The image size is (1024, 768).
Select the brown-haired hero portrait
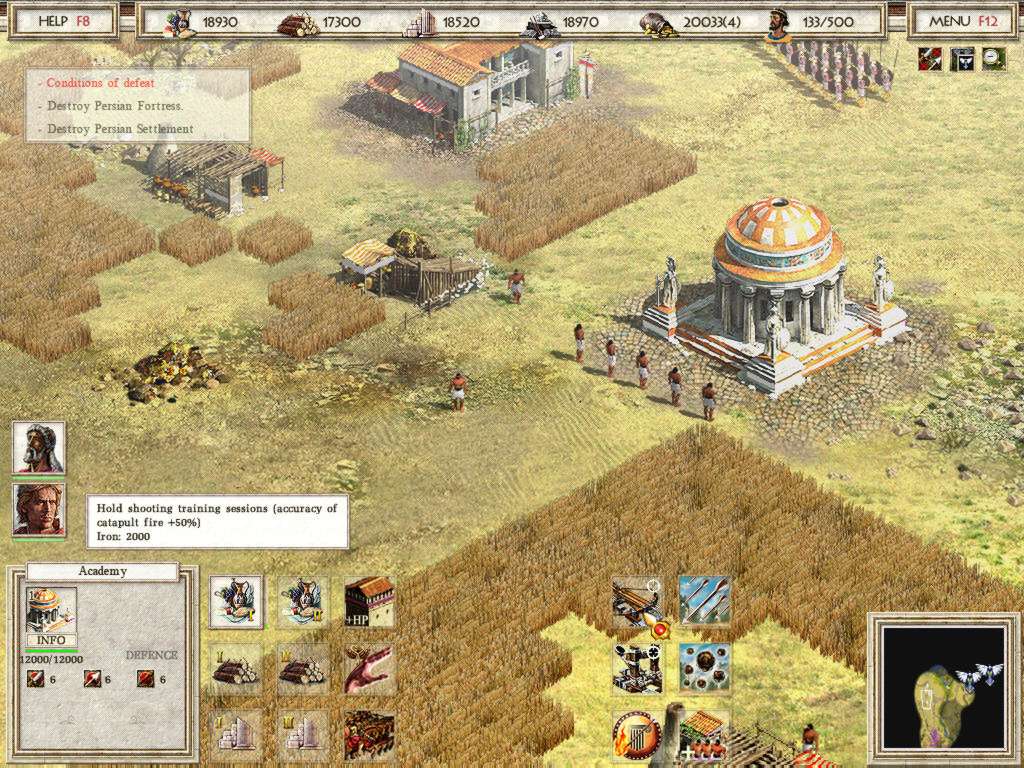tap(39, 509)
